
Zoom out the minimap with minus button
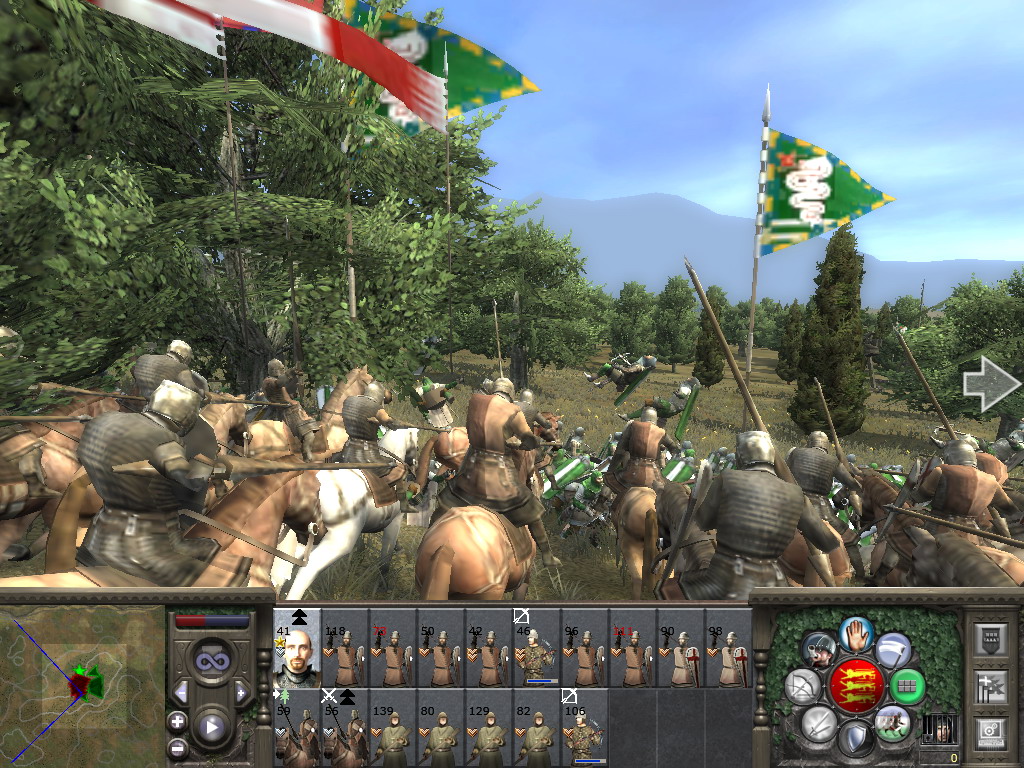[177, 747]
